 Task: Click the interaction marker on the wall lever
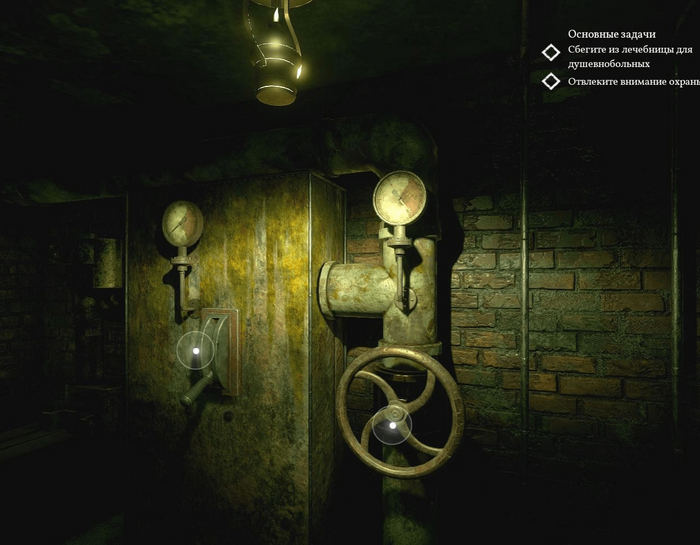click(x=196, y=351)
